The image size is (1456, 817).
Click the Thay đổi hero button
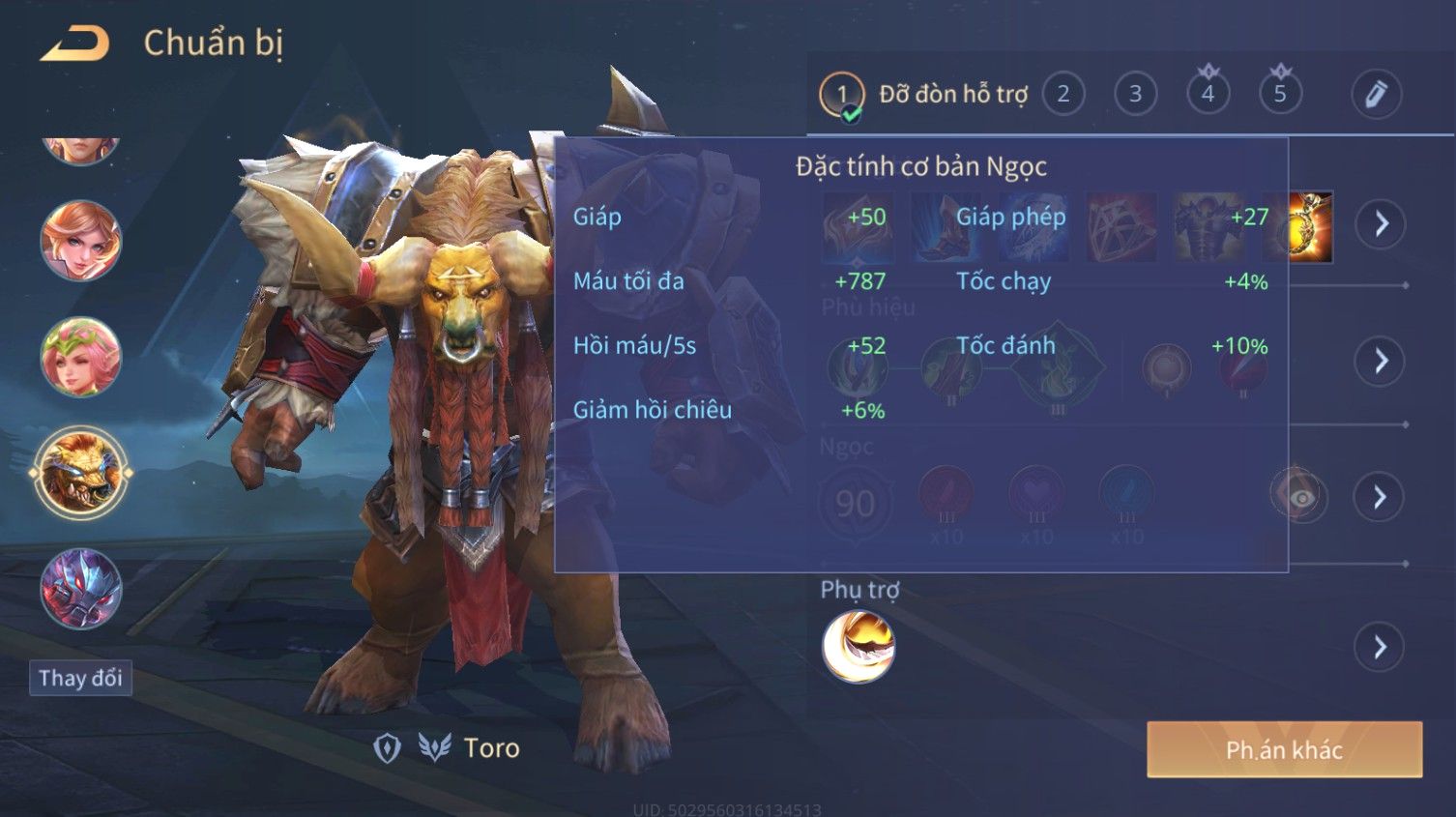[x=80, y=678]
